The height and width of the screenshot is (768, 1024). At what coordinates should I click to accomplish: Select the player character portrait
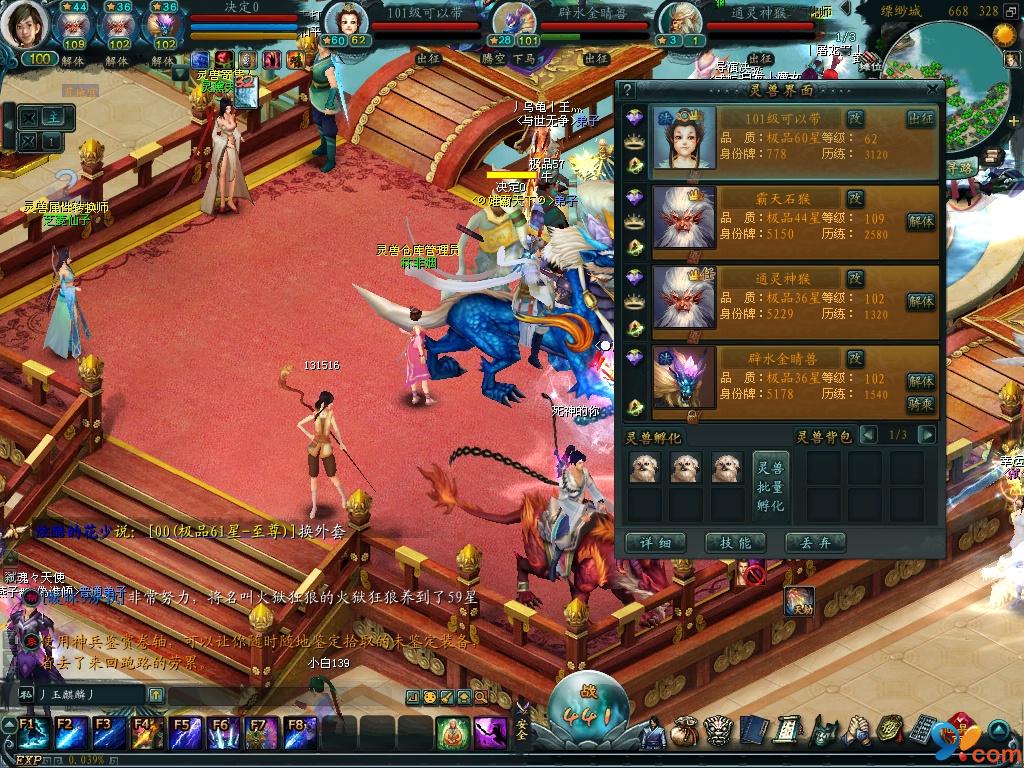point(26,25)
